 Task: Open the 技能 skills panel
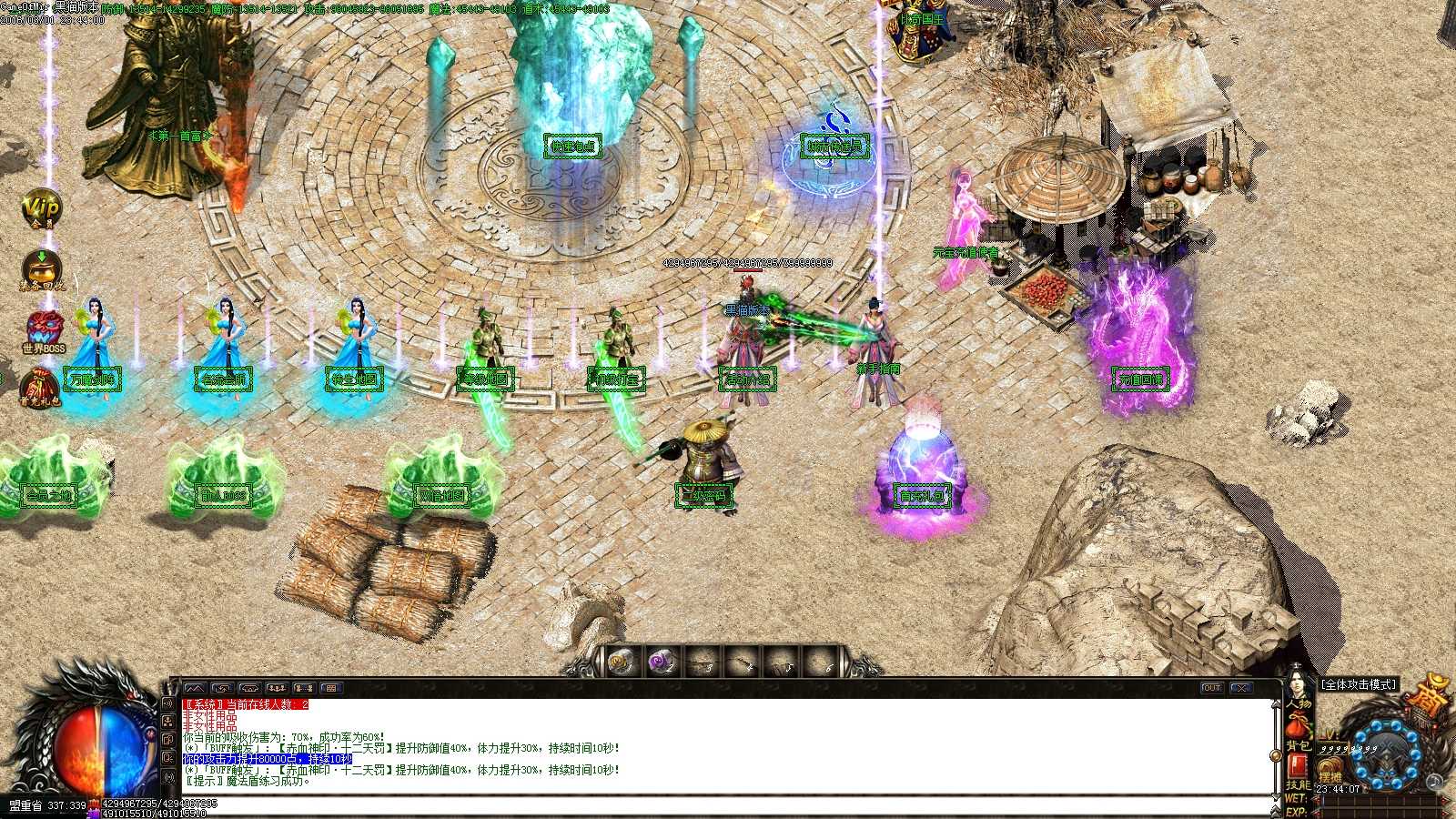click(x=1297, y=784)
